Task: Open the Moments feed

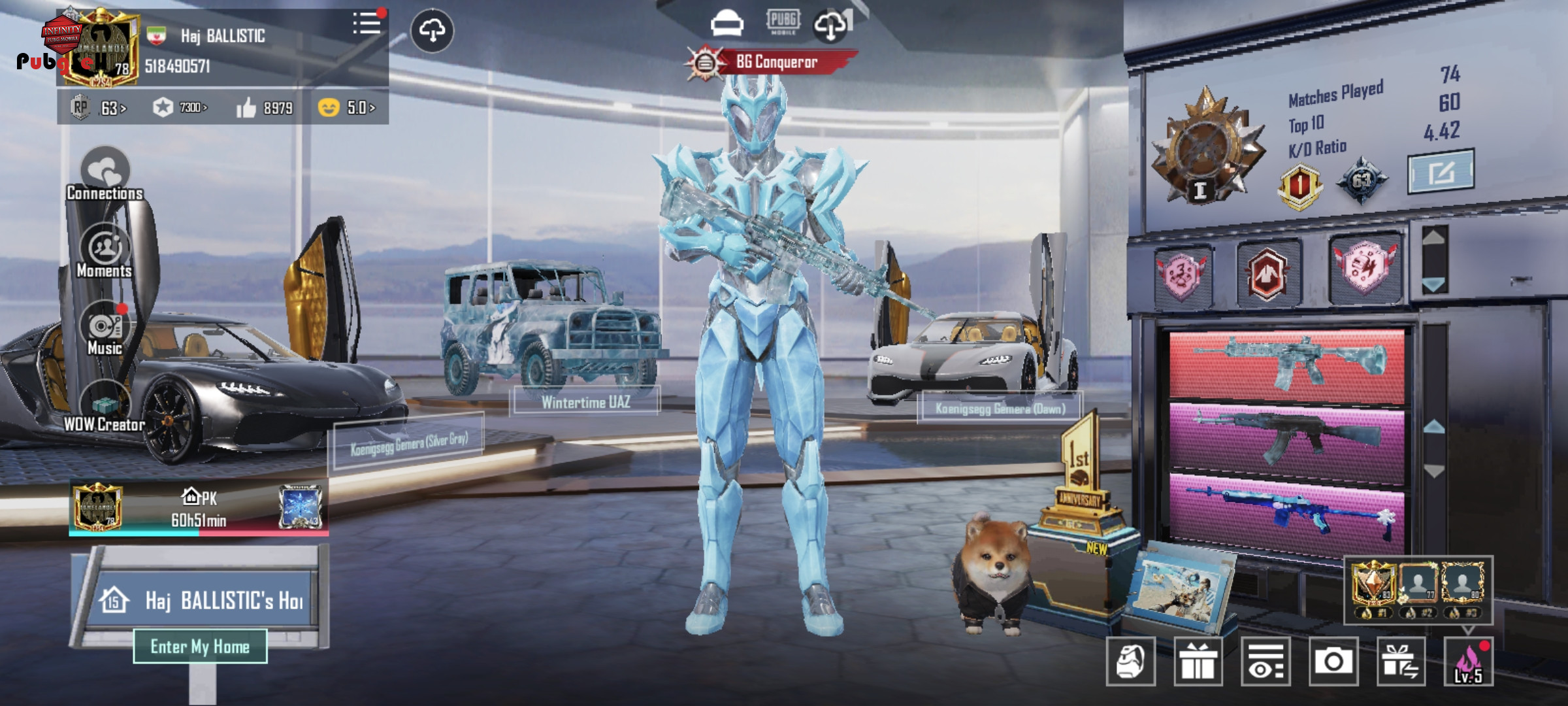Action: [105, 252]
